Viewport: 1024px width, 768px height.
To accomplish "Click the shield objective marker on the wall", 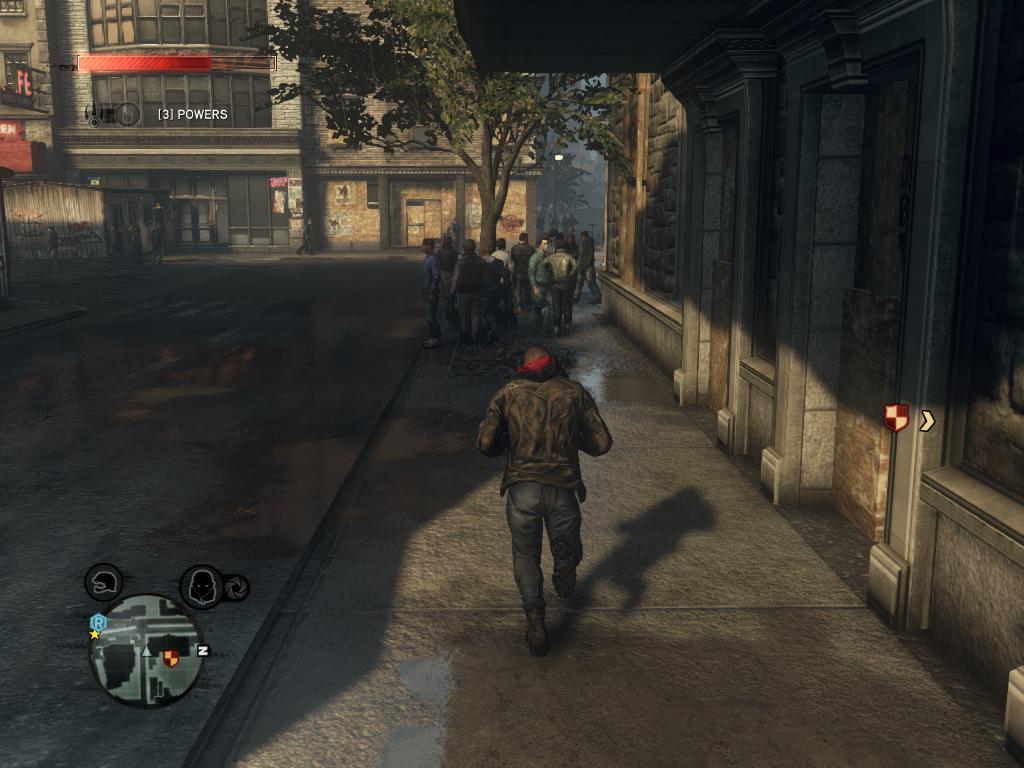I will pyautogui.click(x=896, y=418).
